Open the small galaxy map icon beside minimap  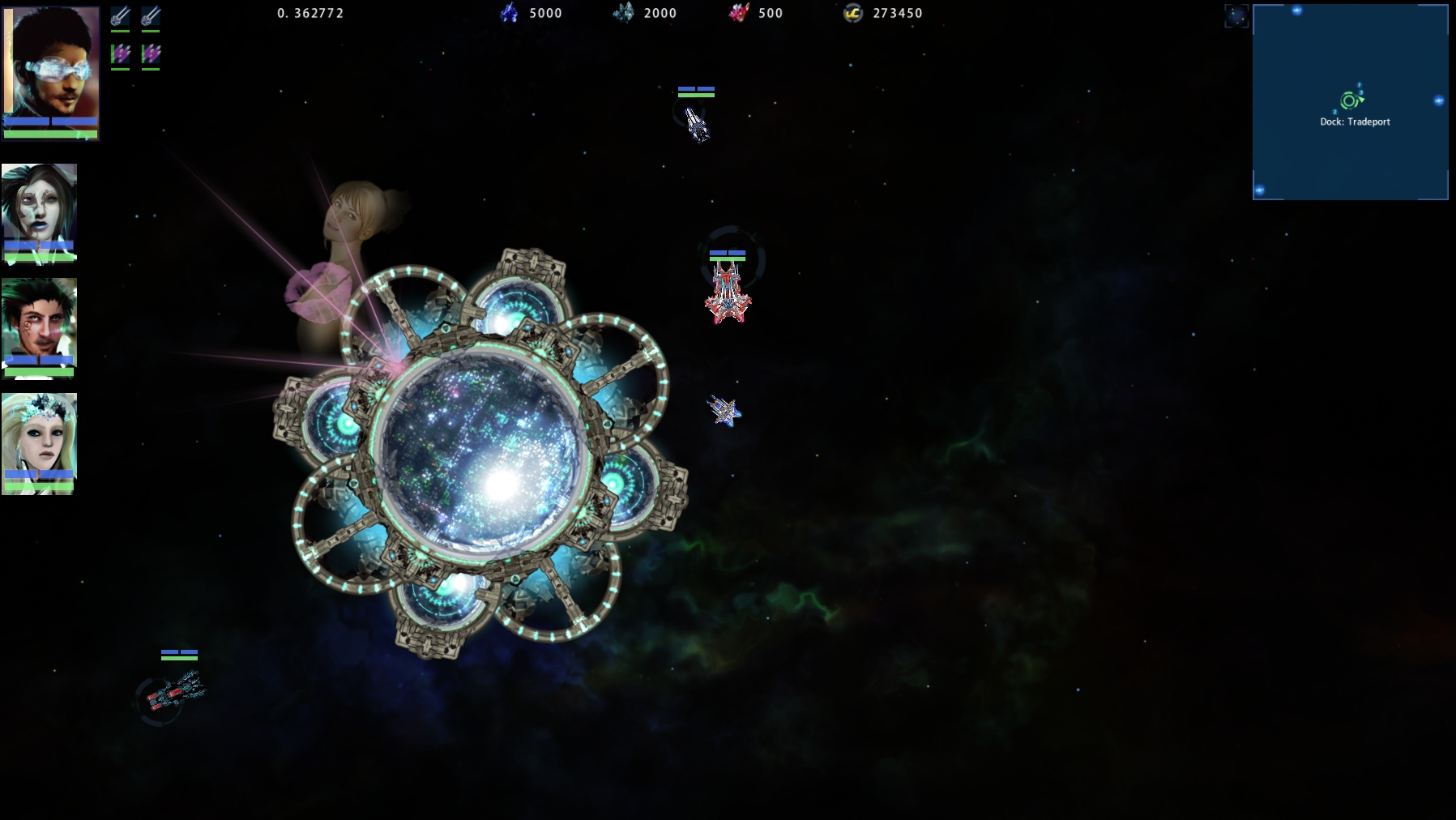coord(1236,16)
